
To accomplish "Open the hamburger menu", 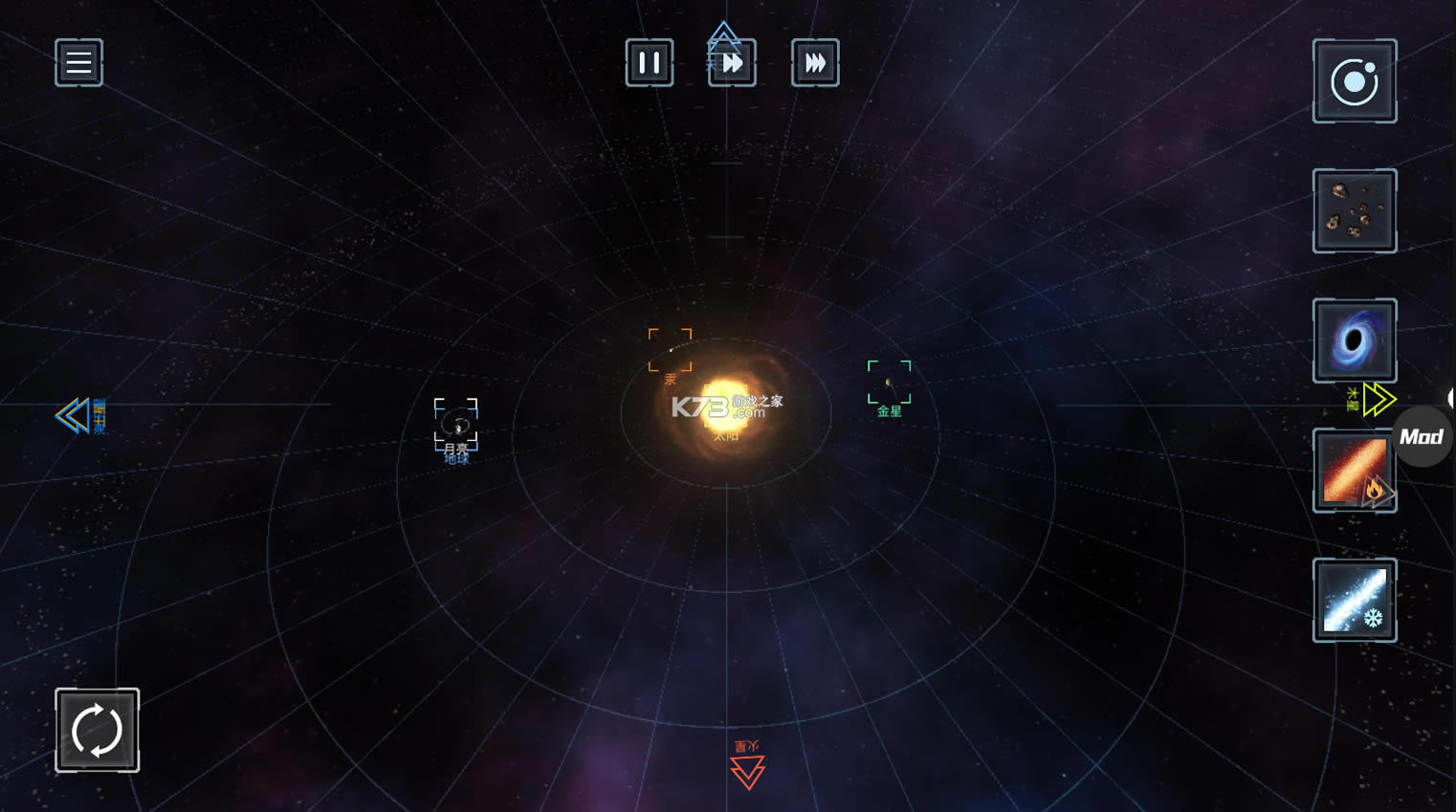I will [x=78, y=63].
